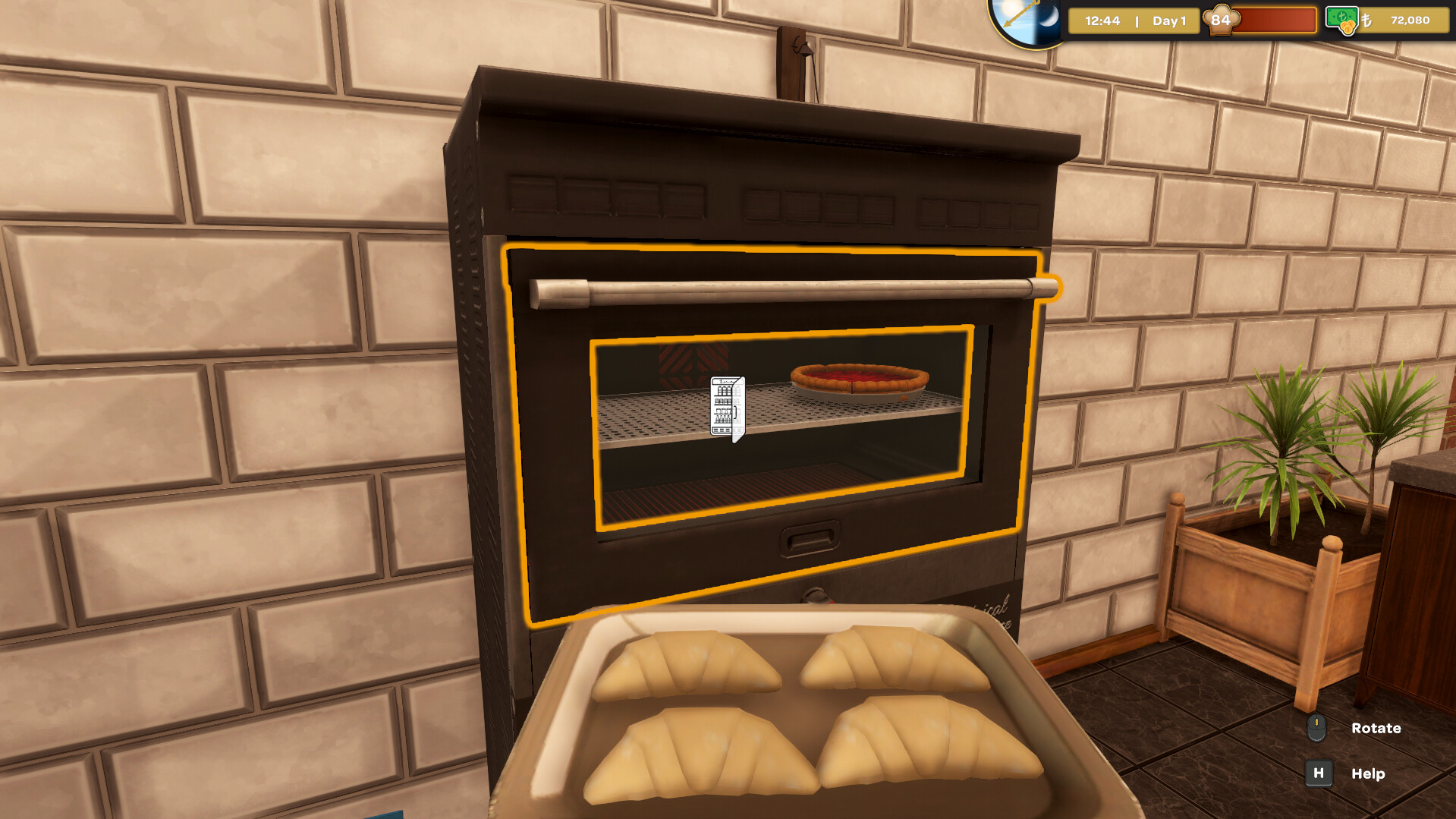Click the mouse Rotate icon

coord(1318,729)
